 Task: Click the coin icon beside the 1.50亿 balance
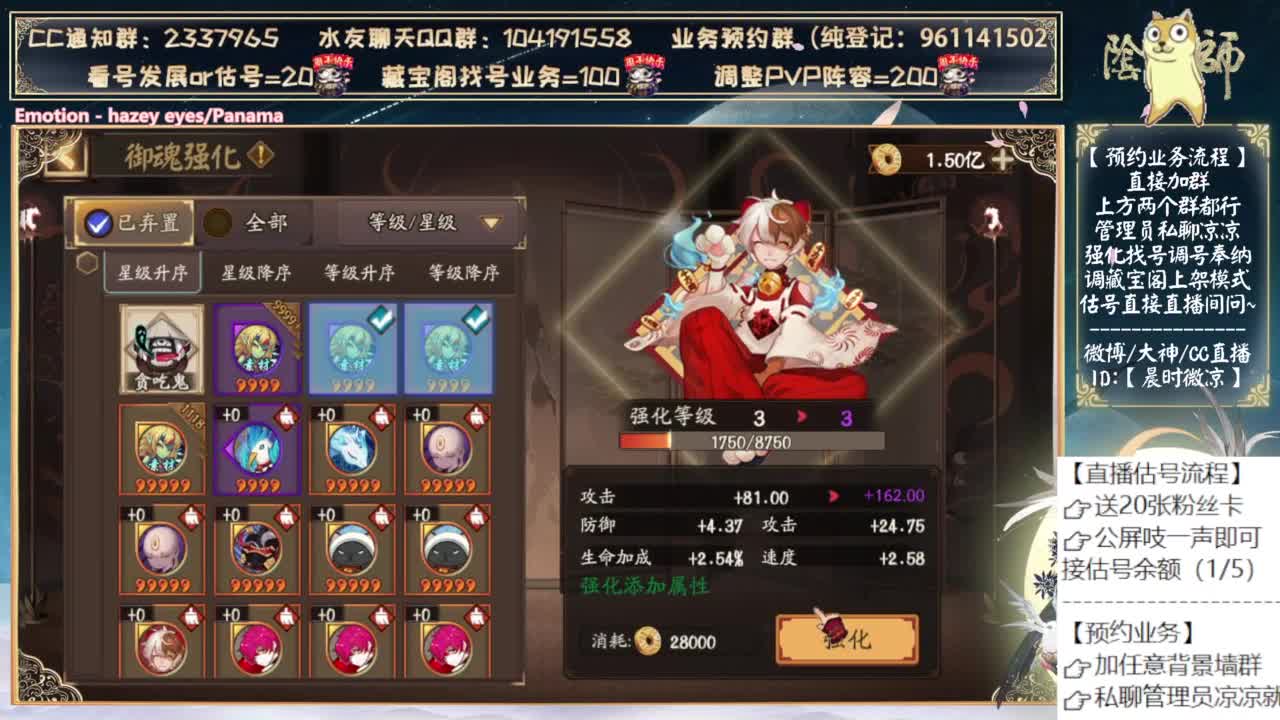(885, 160)
